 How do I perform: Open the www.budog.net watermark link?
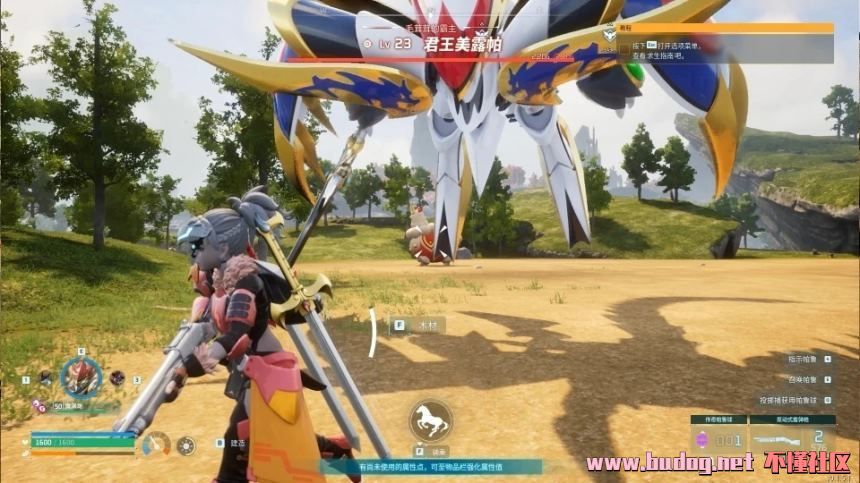[x=669, y=463]
